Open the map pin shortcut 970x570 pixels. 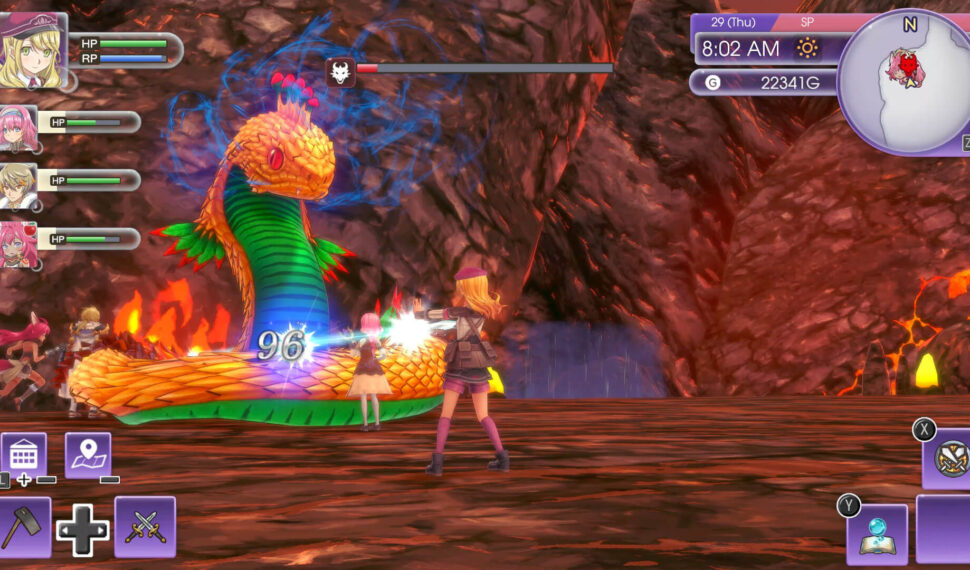pos(88,456)
